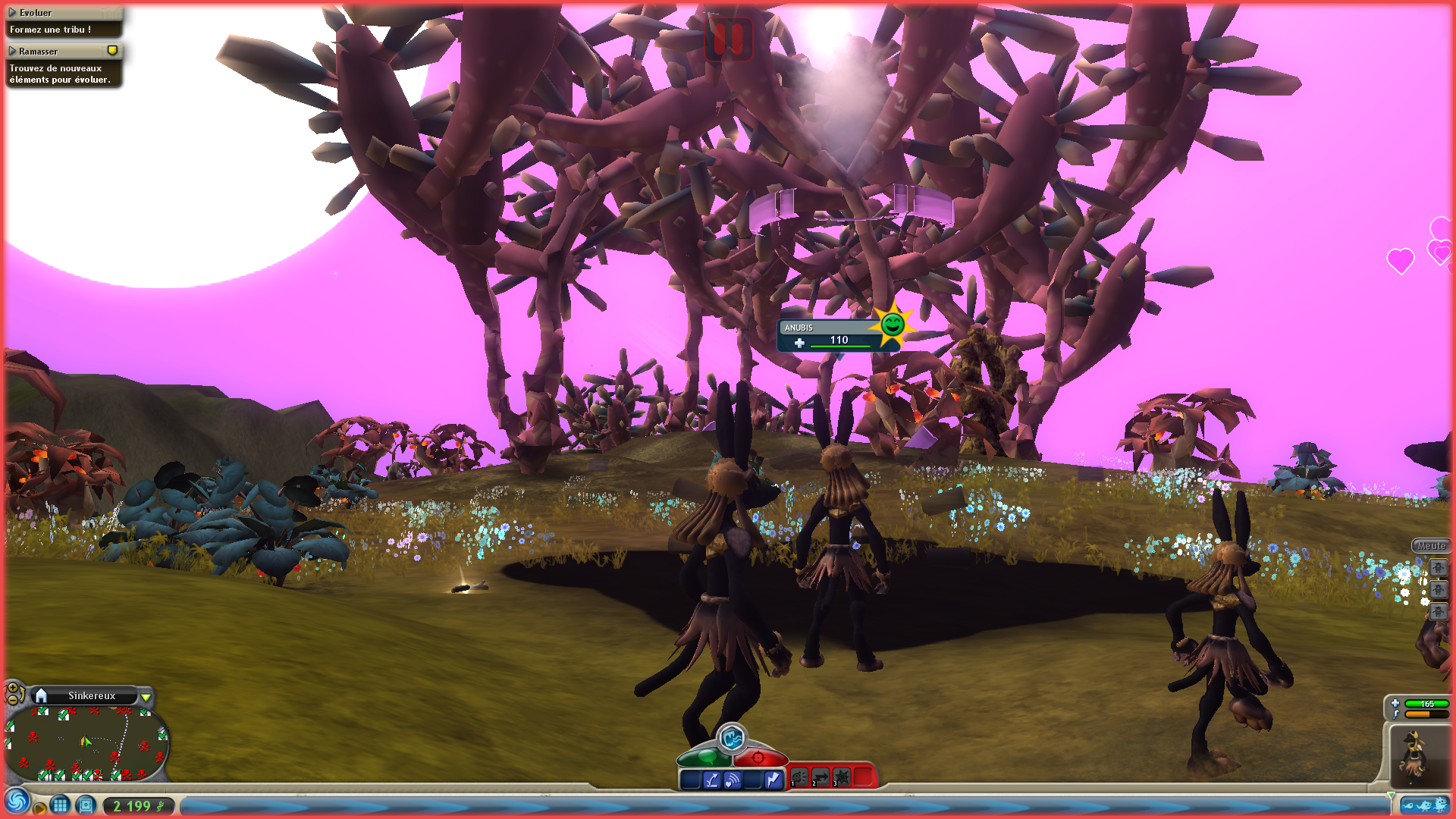Expand the Ramasser mission entry
This screenshot has width=1456, height=819.
(x=12, y=52)
